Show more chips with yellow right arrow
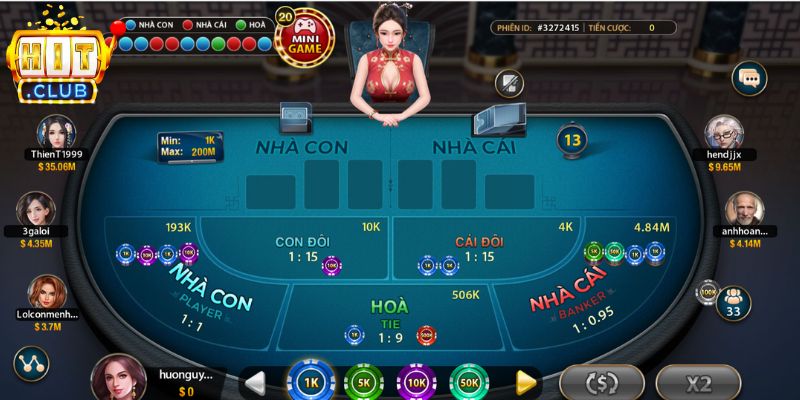The width and height of the screenshot is (800, 400). [x=526, y=381]
